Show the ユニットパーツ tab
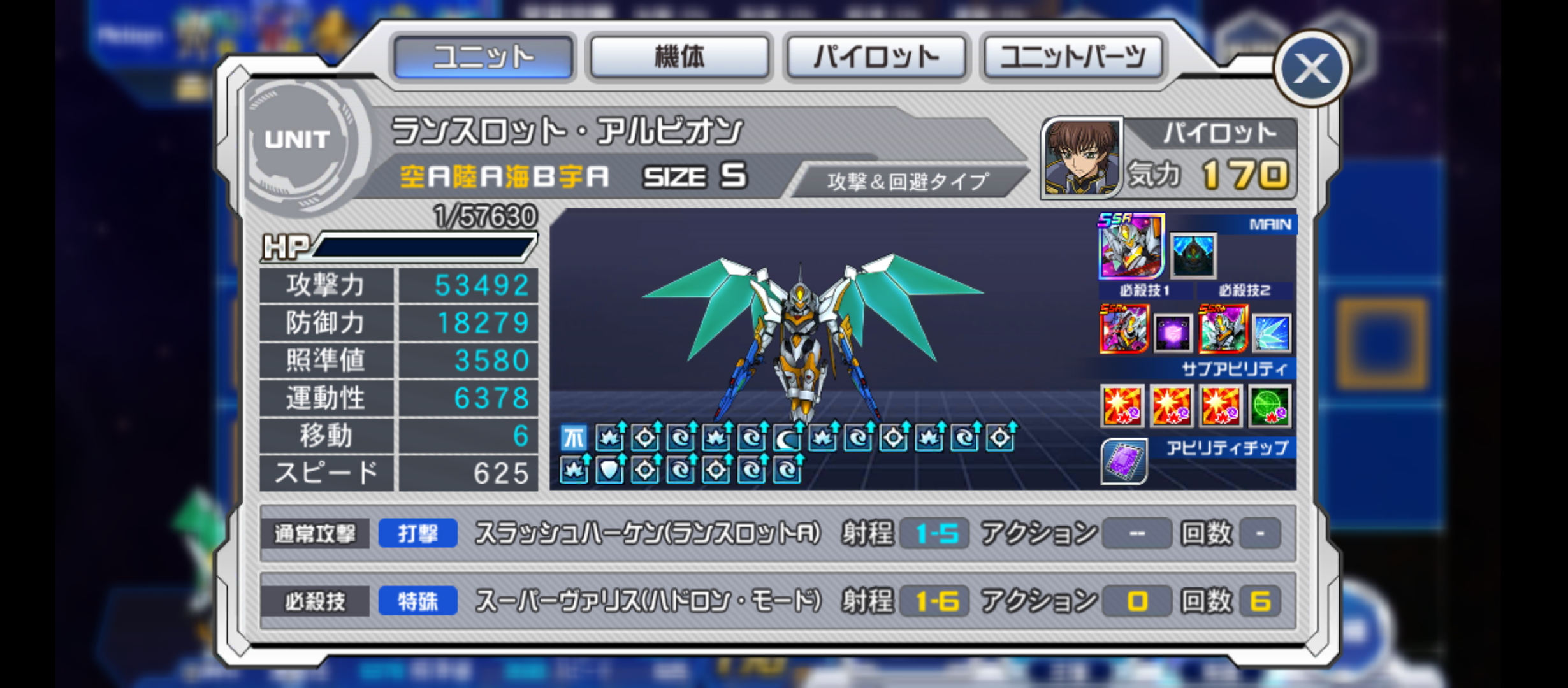This screenshot has width=1568, height=688. click(x=1073, y=57)
